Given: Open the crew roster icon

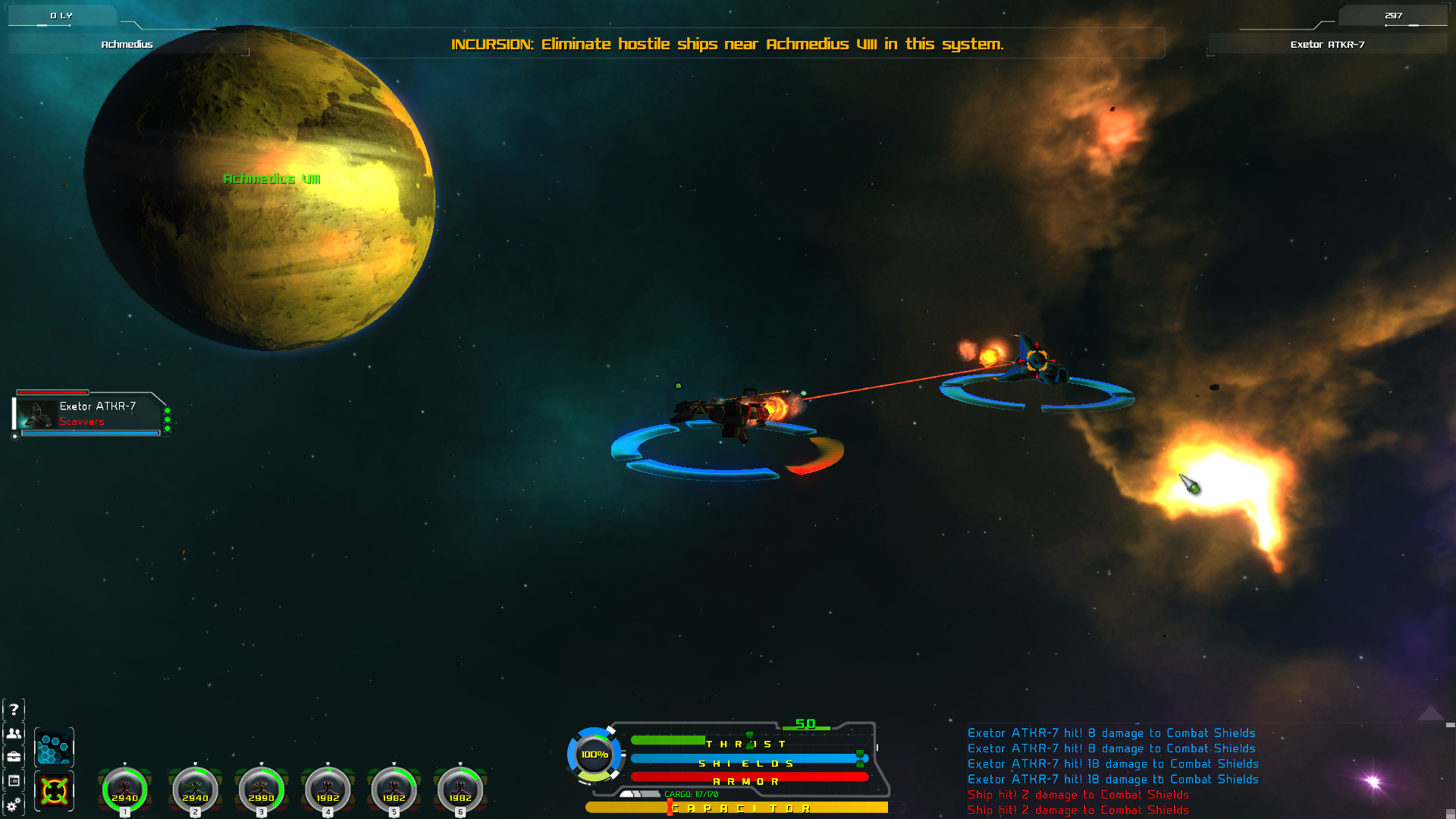Looking at the screenshot, I should point(15,734).
